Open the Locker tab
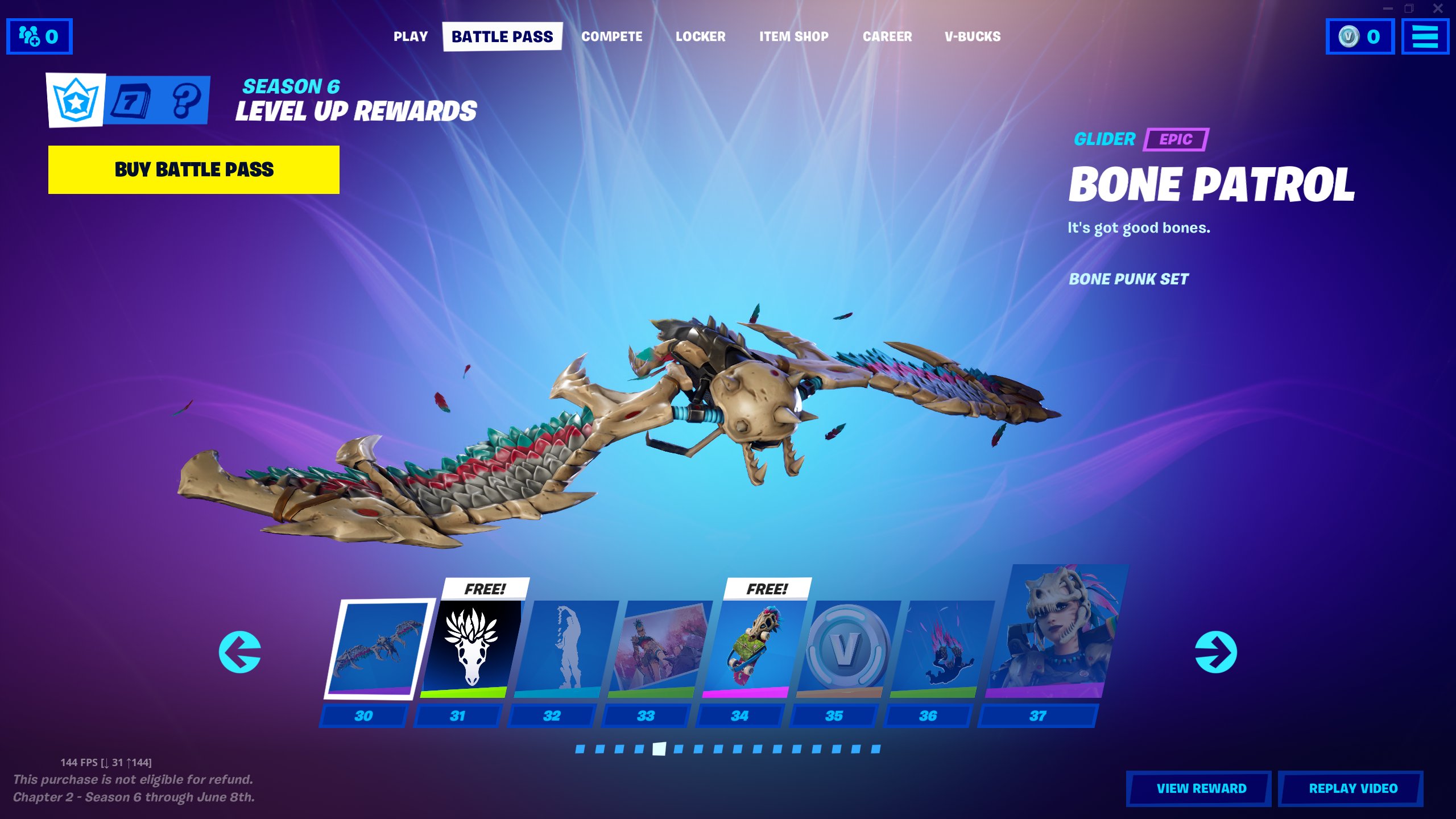 coord(701,36)
